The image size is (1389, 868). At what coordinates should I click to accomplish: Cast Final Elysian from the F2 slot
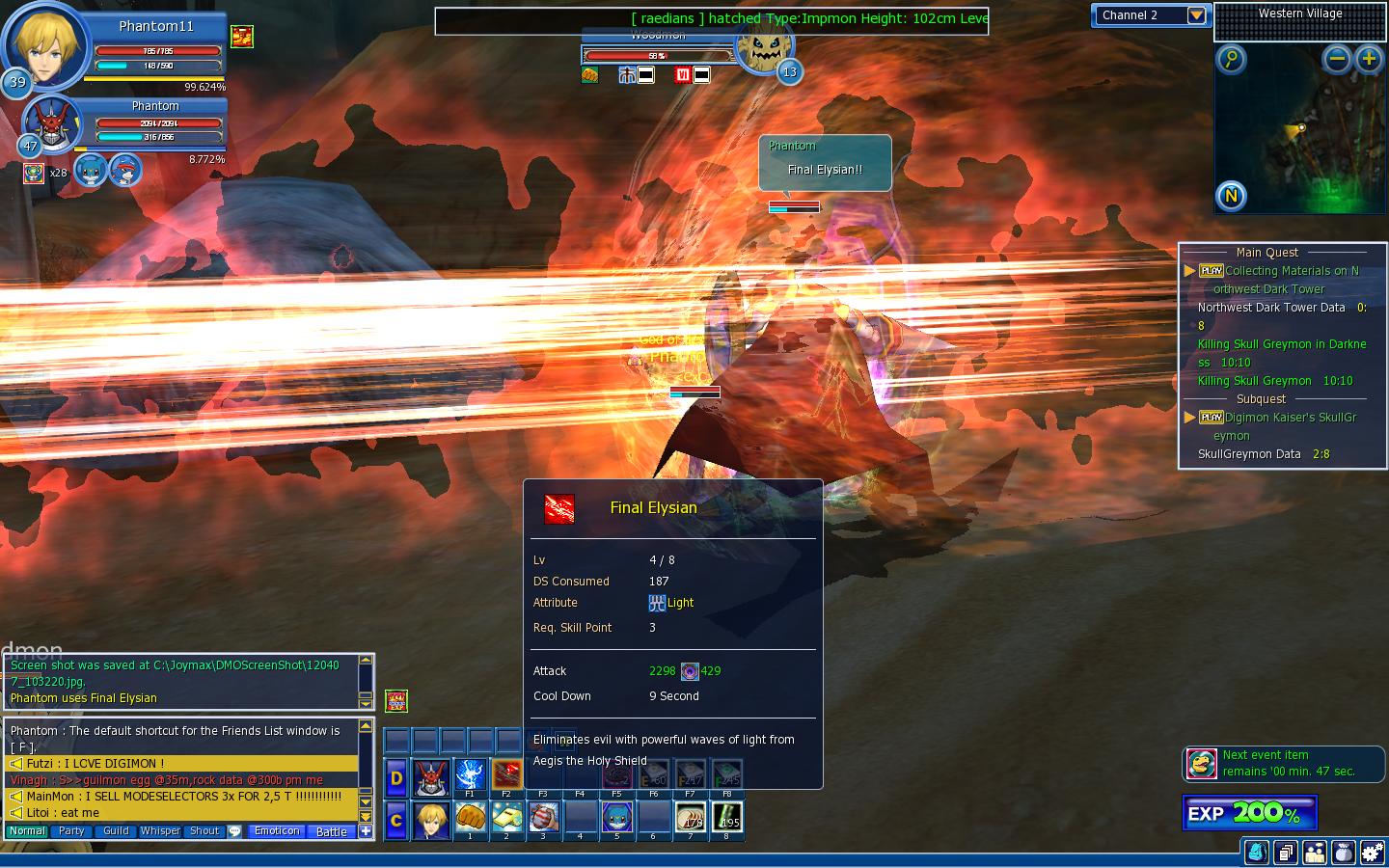click(508, 774)
